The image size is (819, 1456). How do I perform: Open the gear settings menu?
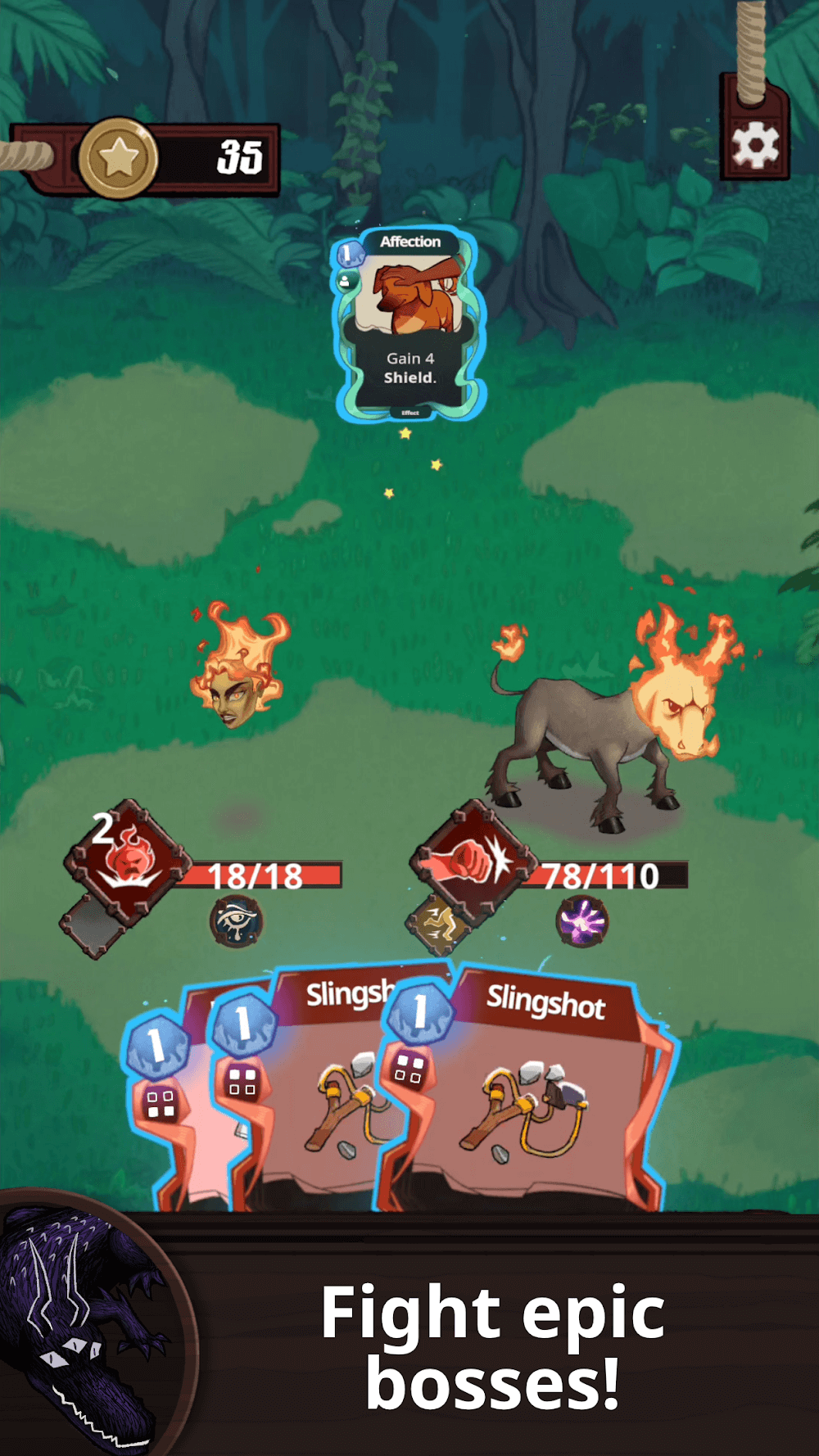pos(754,145)
